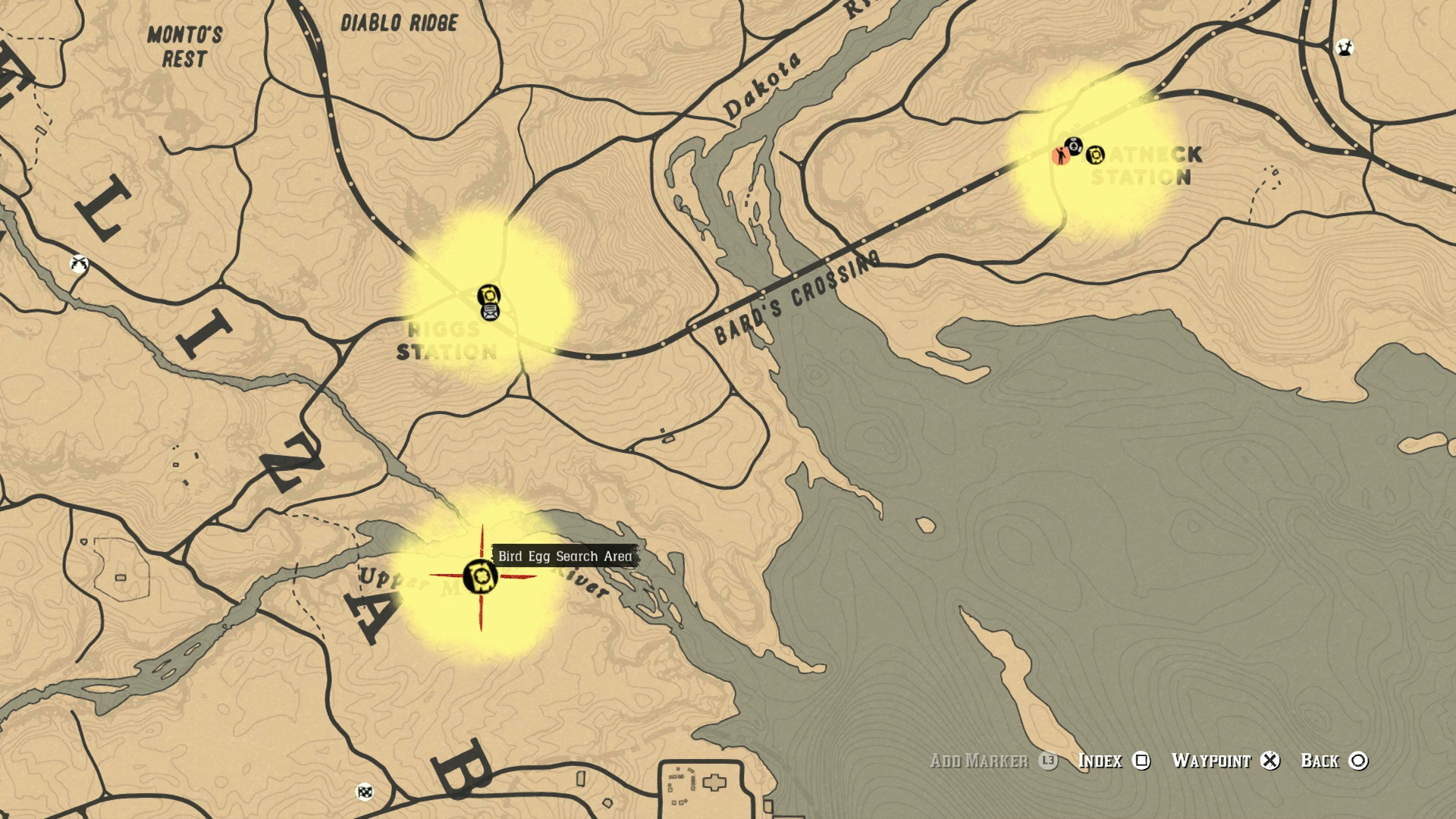The width and height of the screenshot is (1456, 819).
Task: Select the egg collectible poster icon at Riggs Station
Action: [488, 294]
